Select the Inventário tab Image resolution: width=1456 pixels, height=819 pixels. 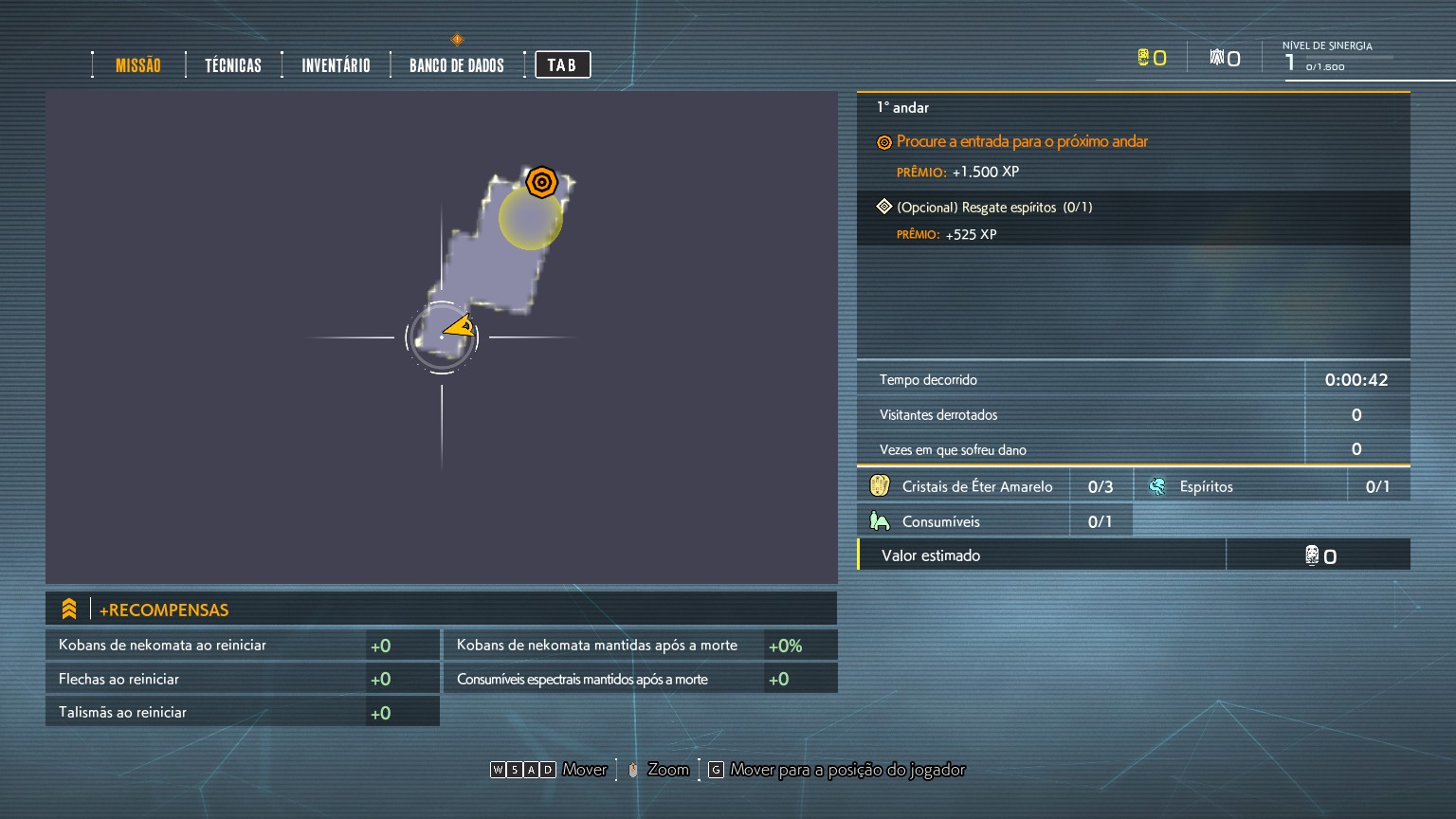336,65
